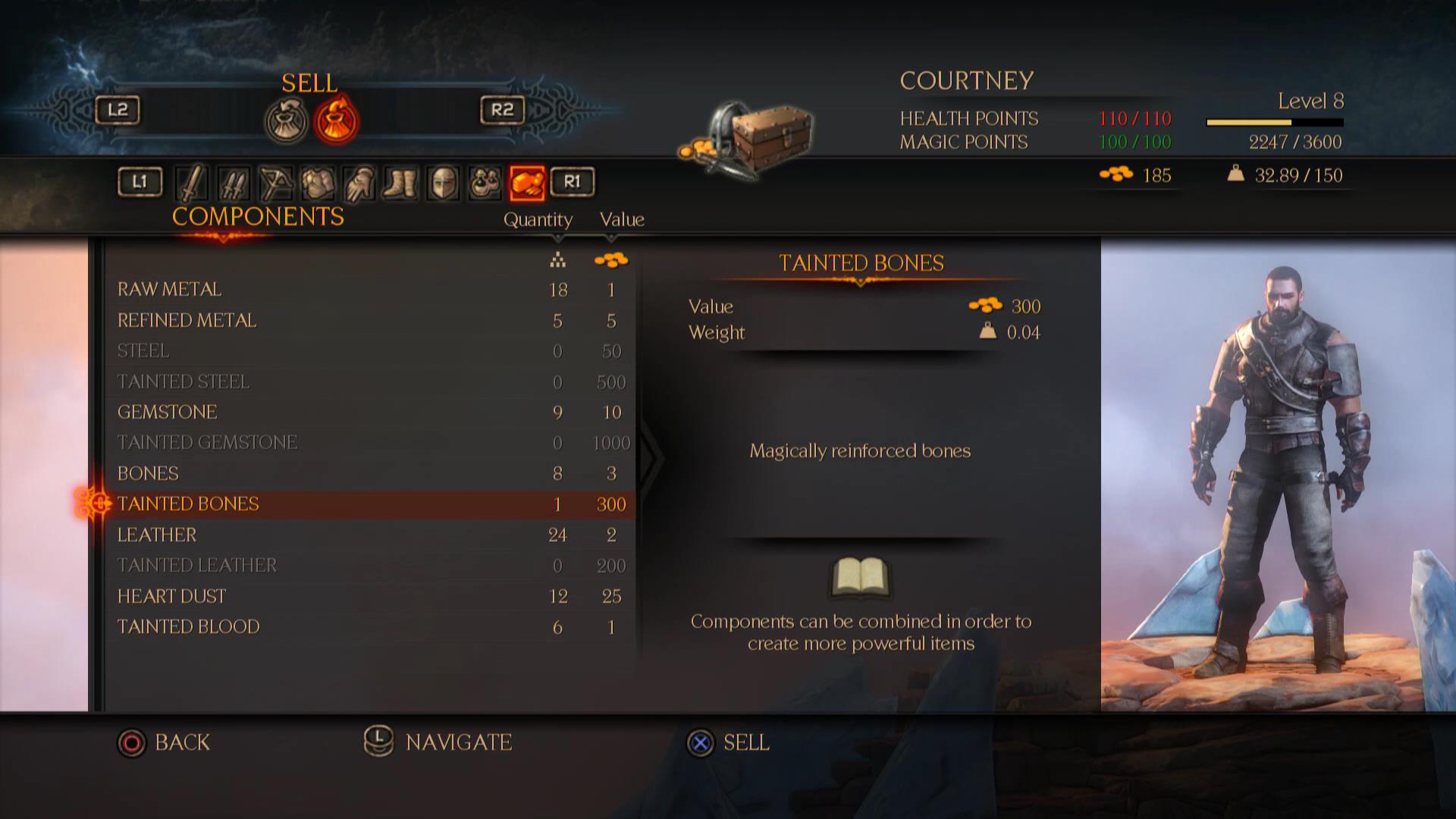Switch to the crossbow category tab
1456x819 pixels.
(275, 183)
